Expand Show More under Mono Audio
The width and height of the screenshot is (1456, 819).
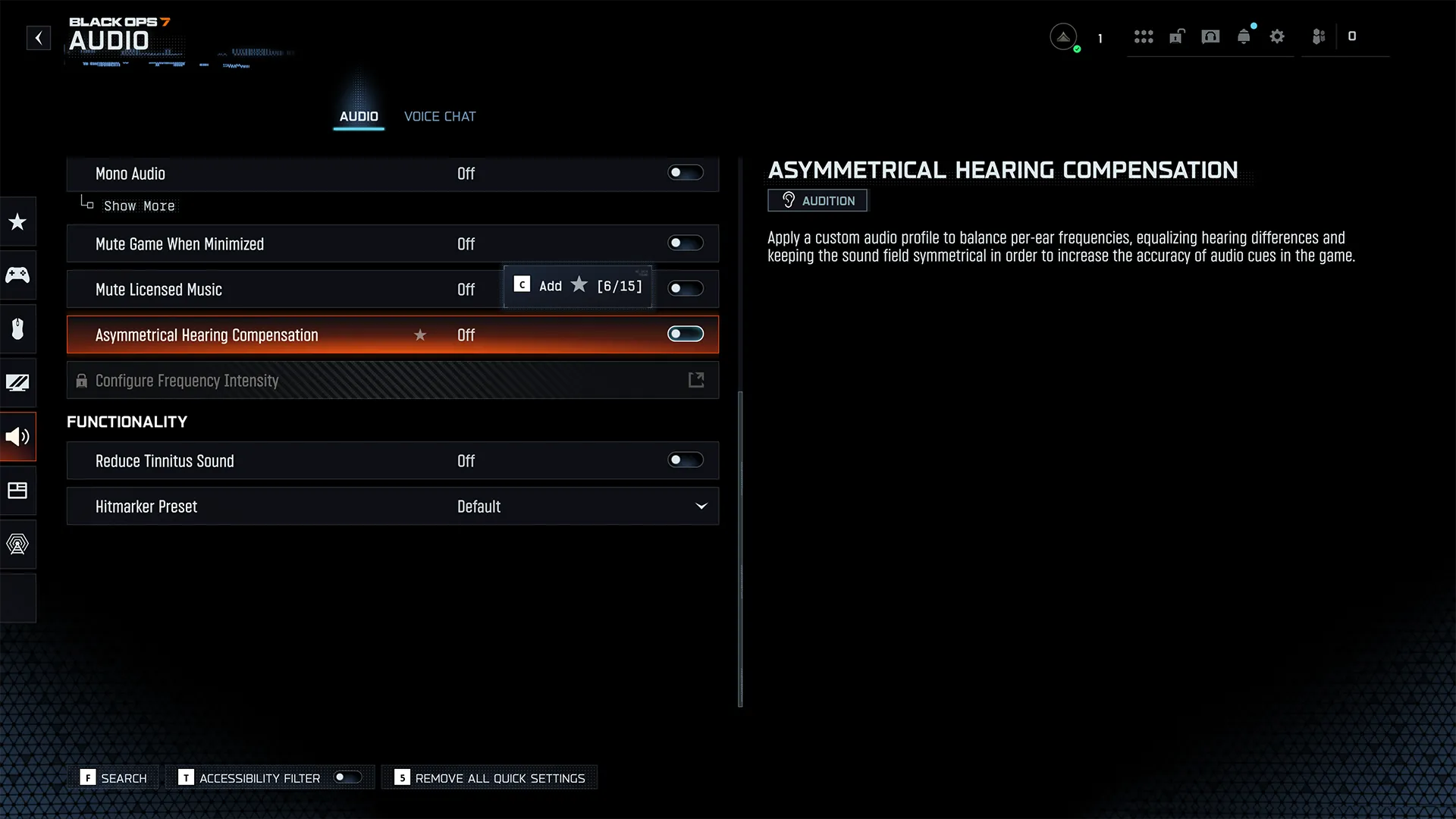coord(139,206)
